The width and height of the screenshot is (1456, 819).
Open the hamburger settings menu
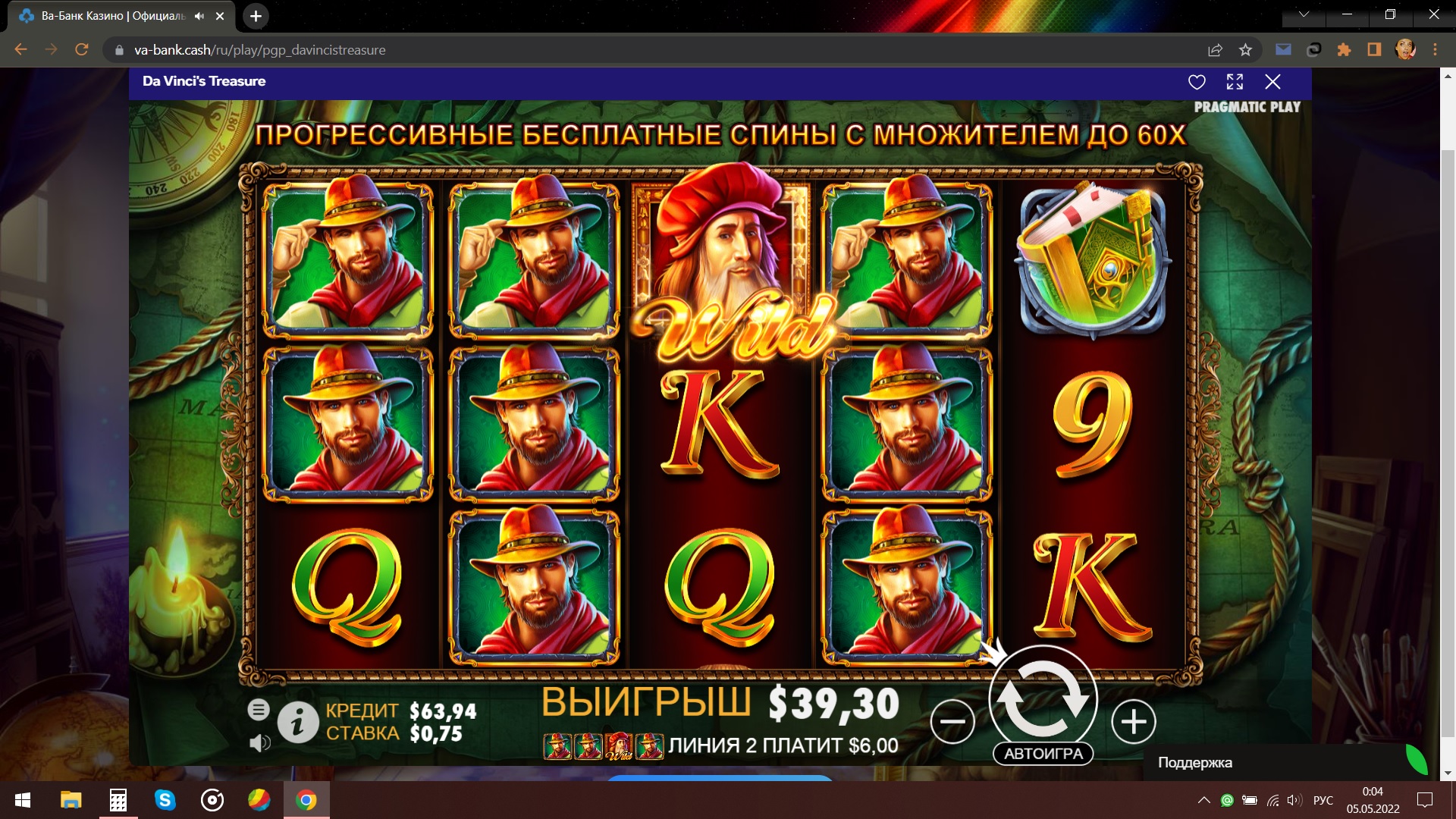click(x=258, y=710)
